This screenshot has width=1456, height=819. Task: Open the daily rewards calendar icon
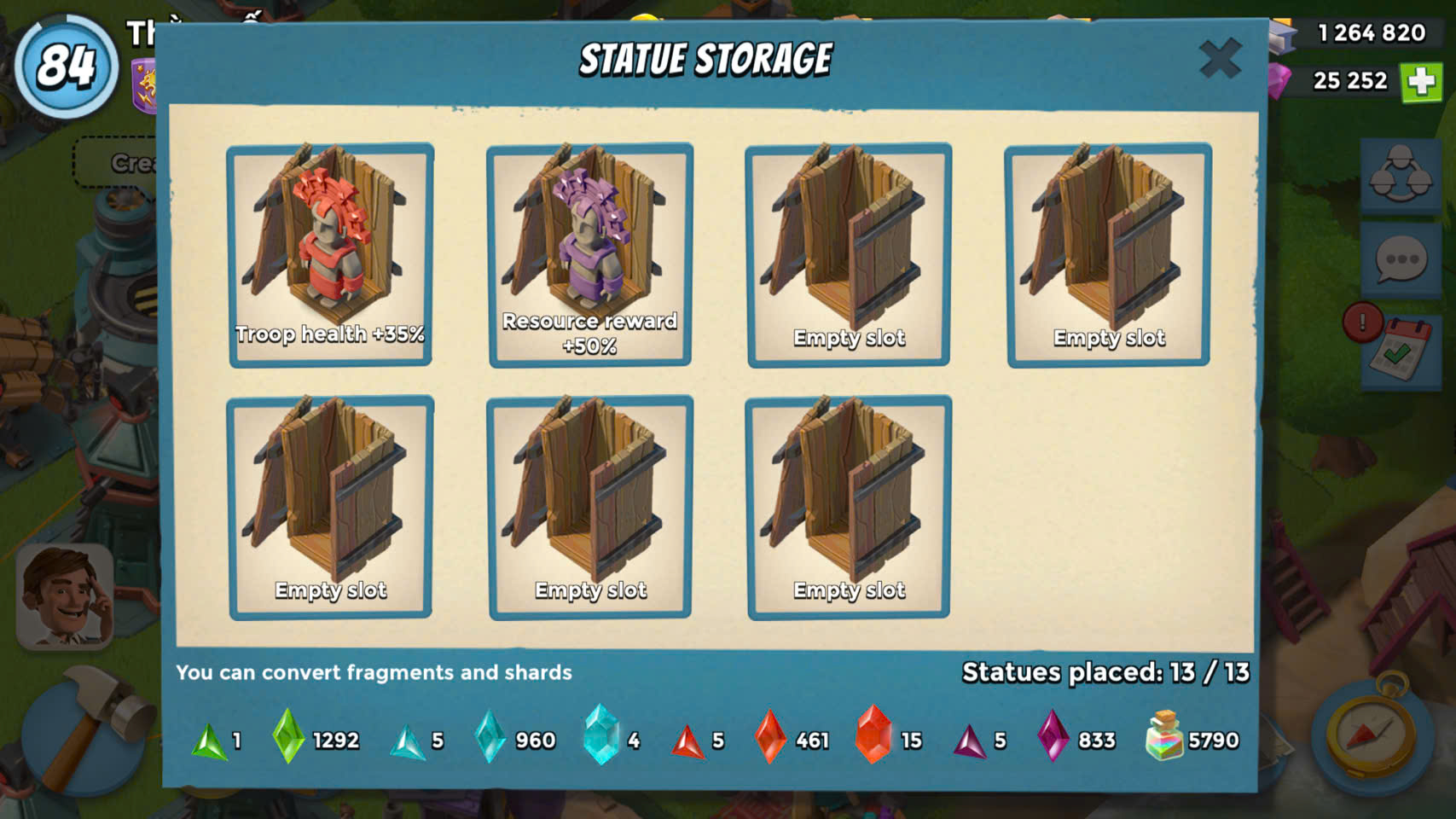[1399, 351]
